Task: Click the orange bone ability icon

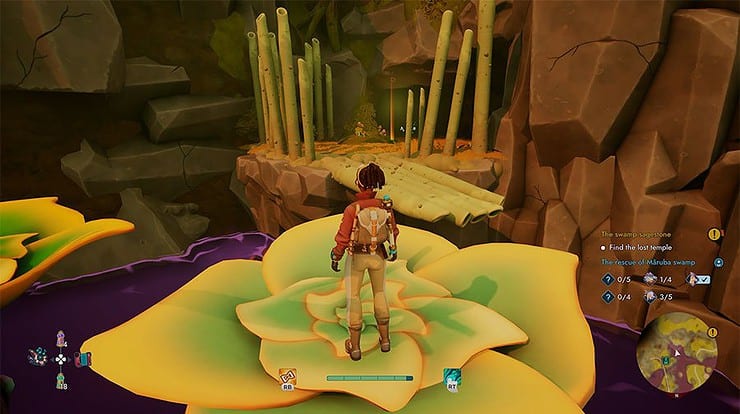Action: tap(287, 377)
